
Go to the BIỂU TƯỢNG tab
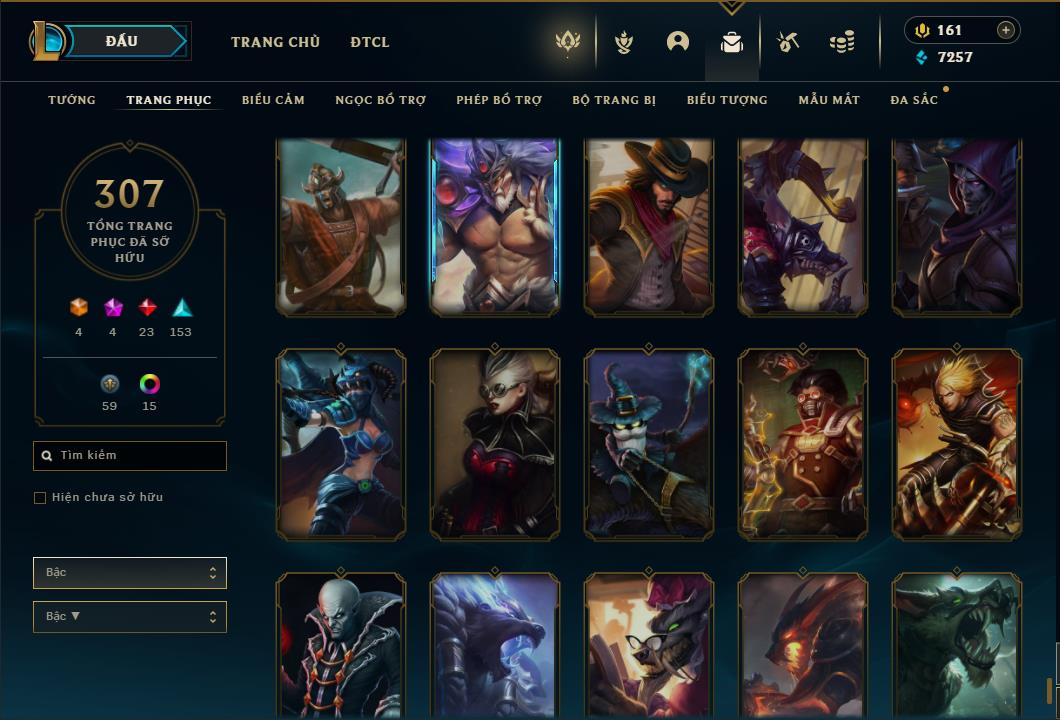click(727, 100)
